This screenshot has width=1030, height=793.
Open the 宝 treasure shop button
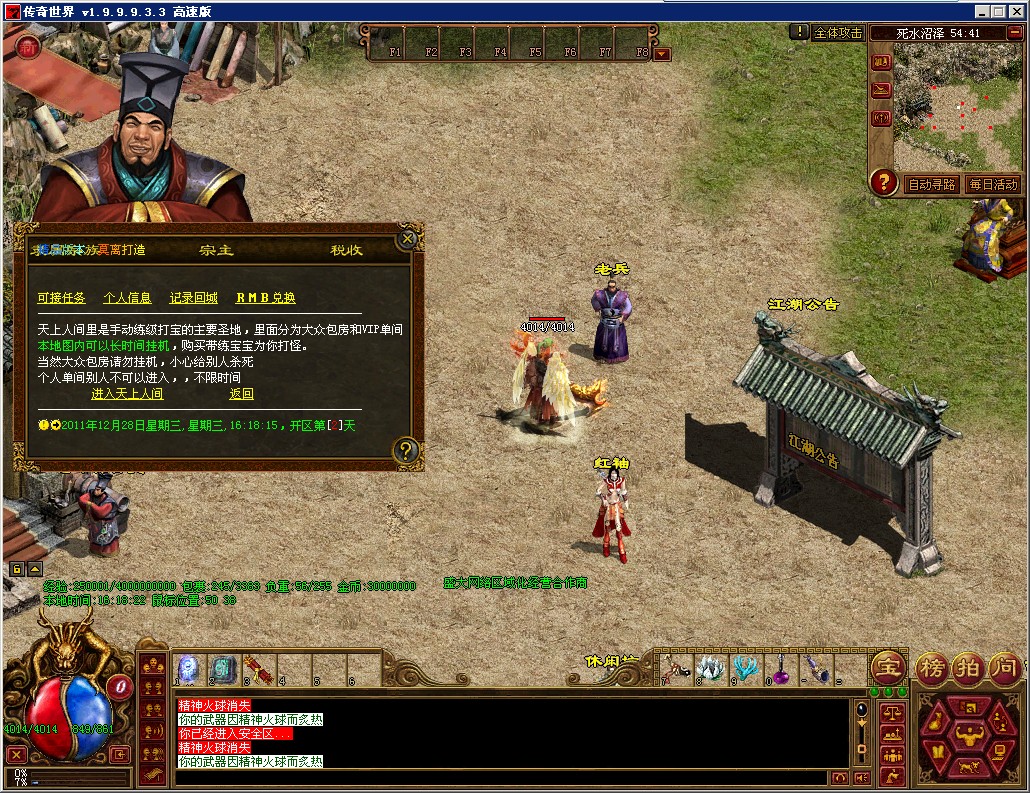(x=887, y=668)
